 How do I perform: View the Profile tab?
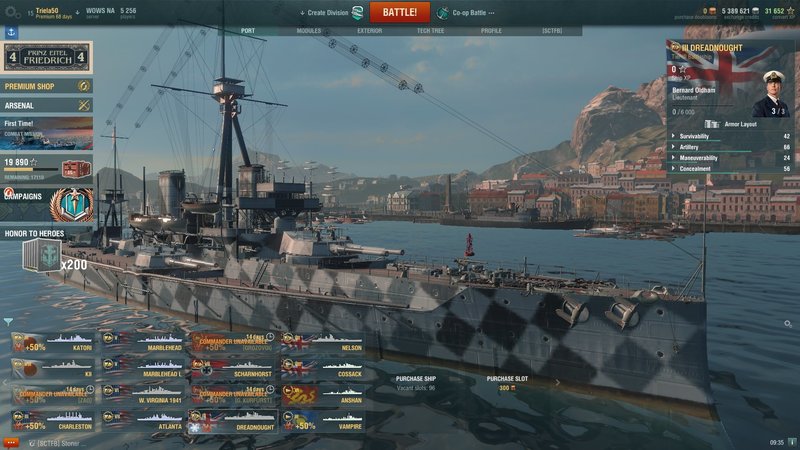[491, 31]
